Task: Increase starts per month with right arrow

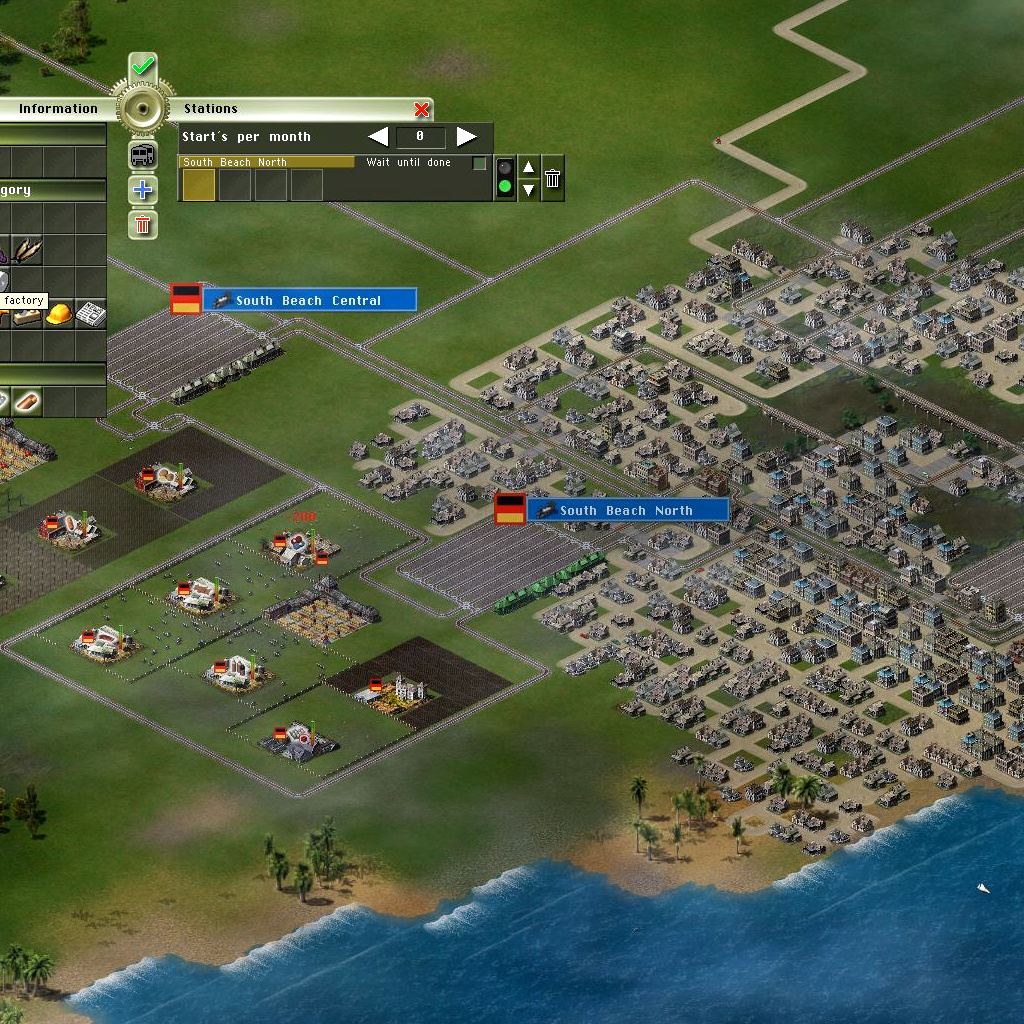Action: 466,136
